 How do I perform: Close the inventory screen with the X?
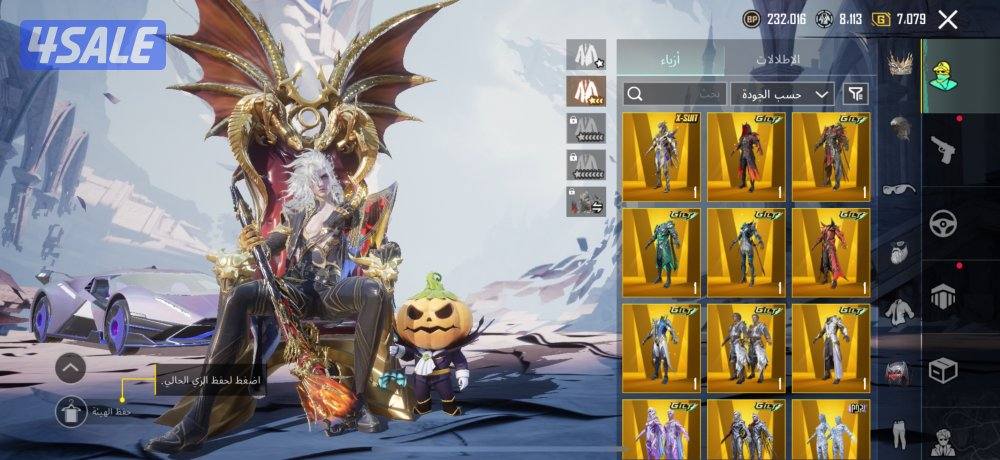click(x=948, y=19)
